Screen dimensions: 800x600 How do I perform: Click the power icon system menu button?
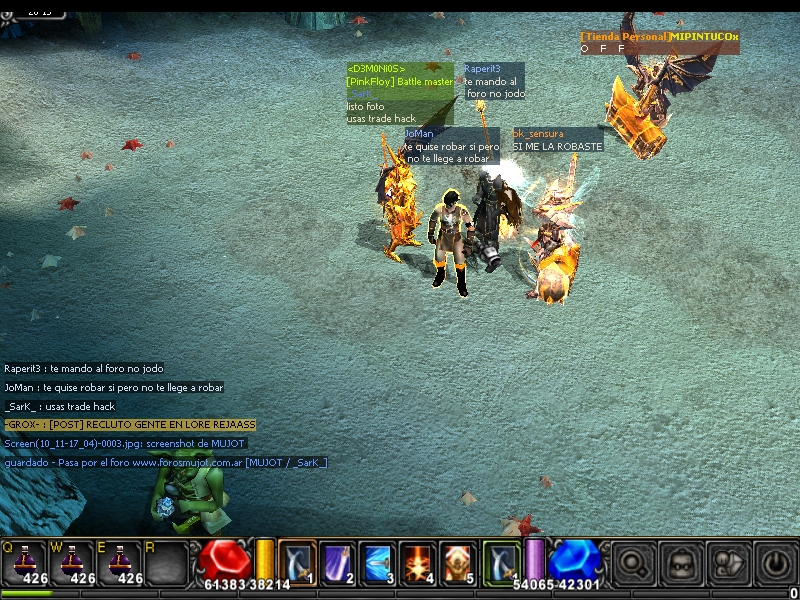(x=775, y=563)
